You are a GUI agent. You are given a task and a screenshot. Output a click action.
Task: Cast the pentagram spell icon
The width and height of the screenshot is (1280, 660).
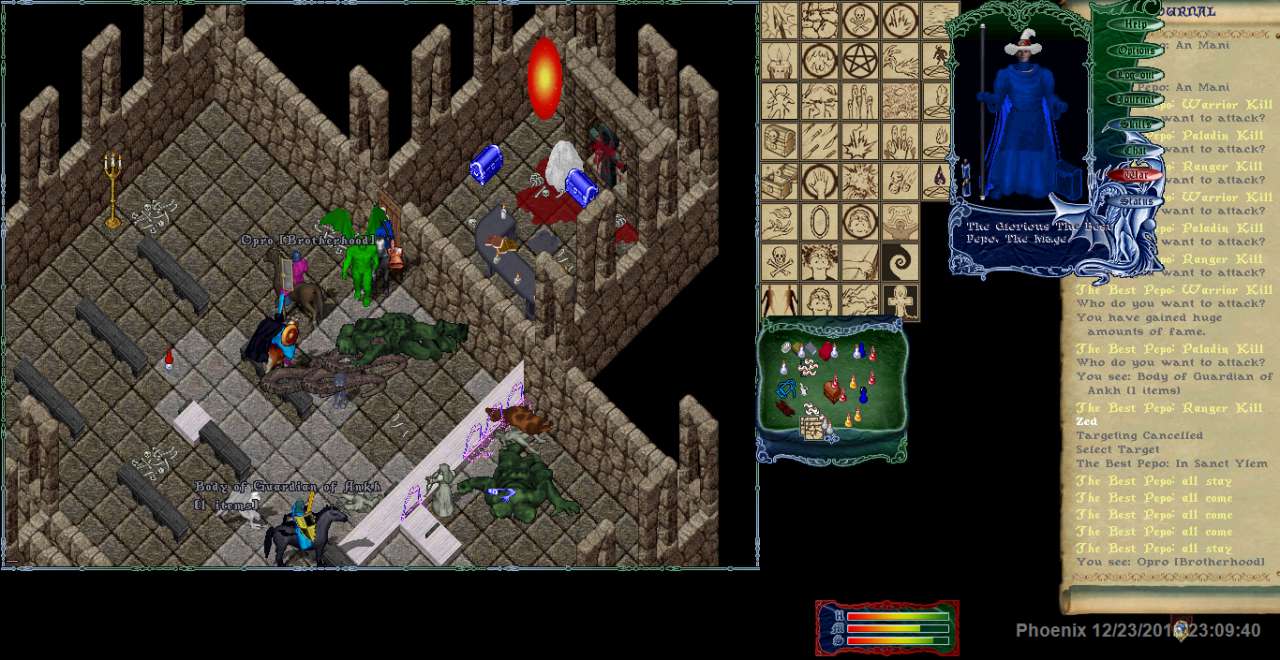coord(859,61)
